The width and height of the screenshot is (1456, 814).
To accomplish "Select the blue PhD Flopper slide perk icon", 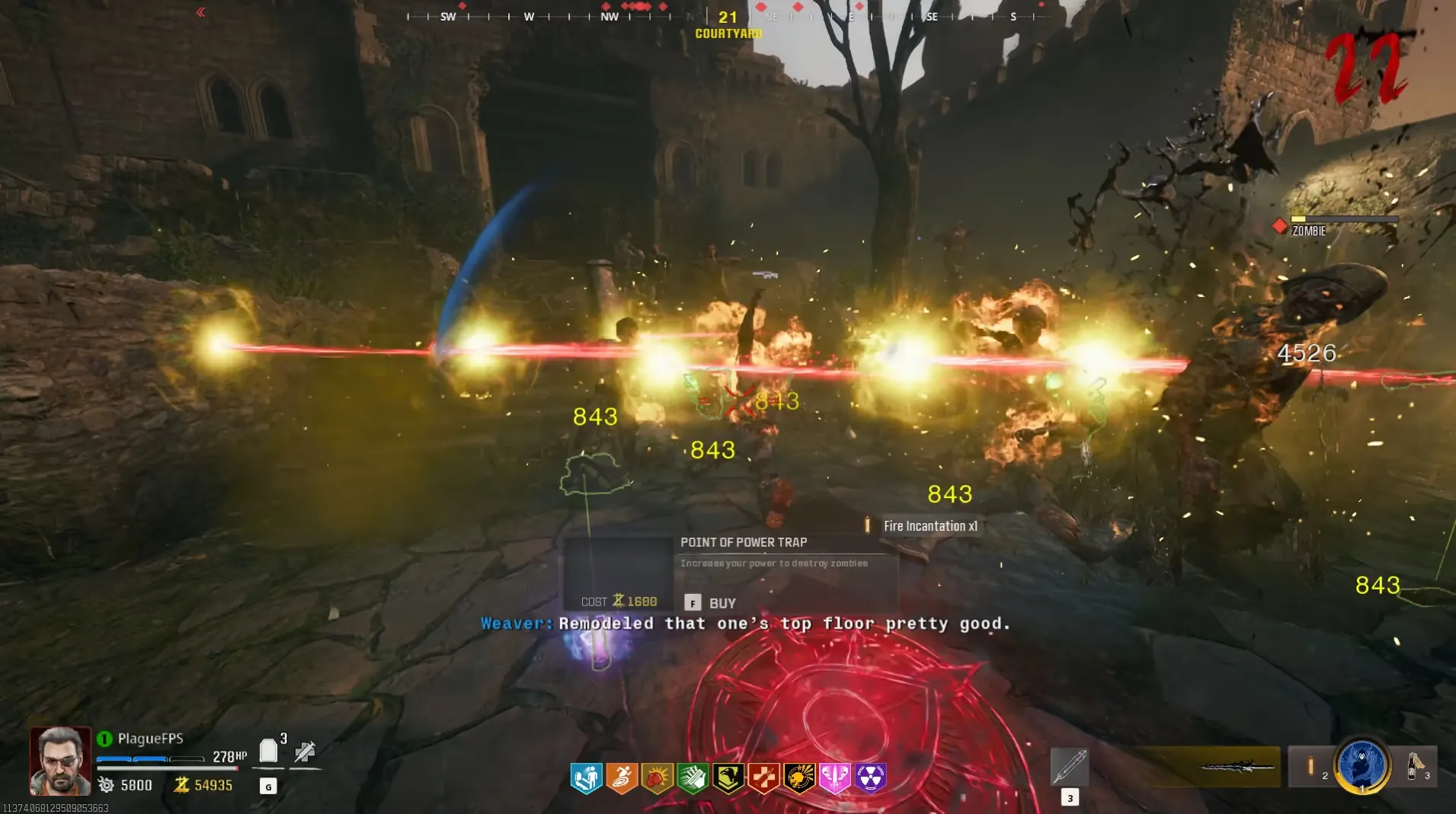I will tap(586, 778).
